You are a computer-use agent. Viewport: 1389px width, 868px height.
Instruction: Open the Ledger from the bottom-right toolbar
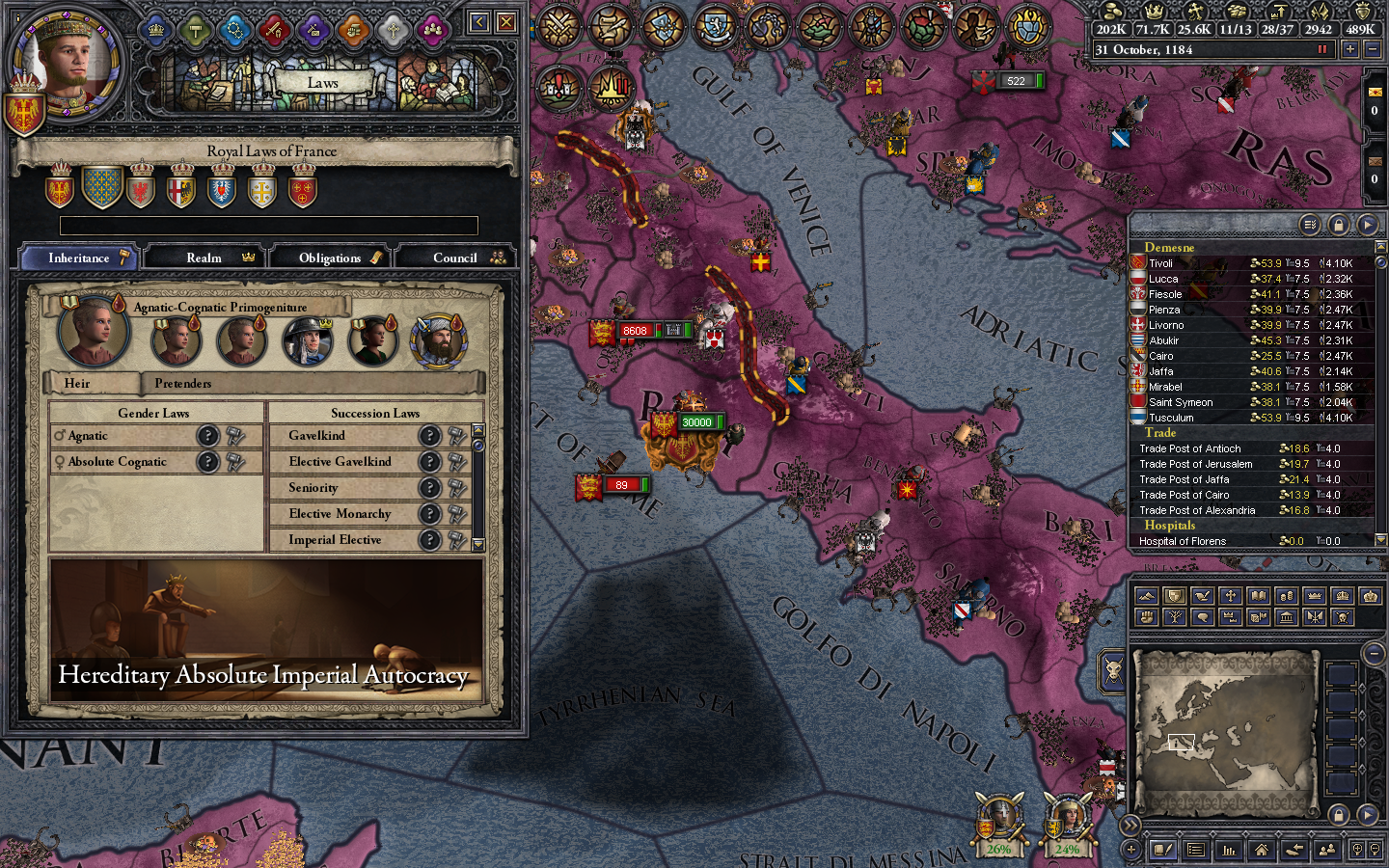tap(1228, 851)
